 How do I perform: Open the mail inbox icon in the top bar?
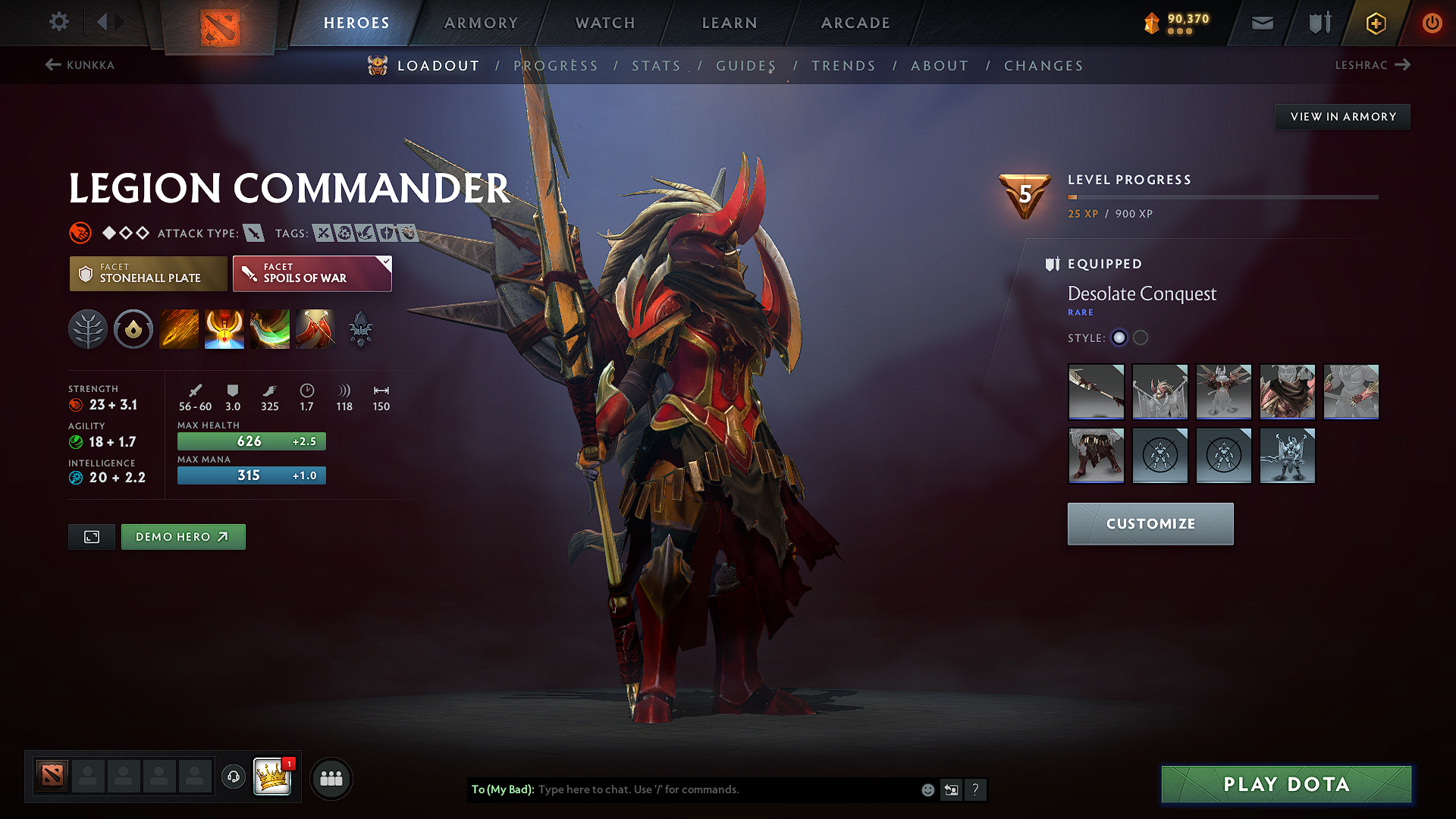[1262, 23]
